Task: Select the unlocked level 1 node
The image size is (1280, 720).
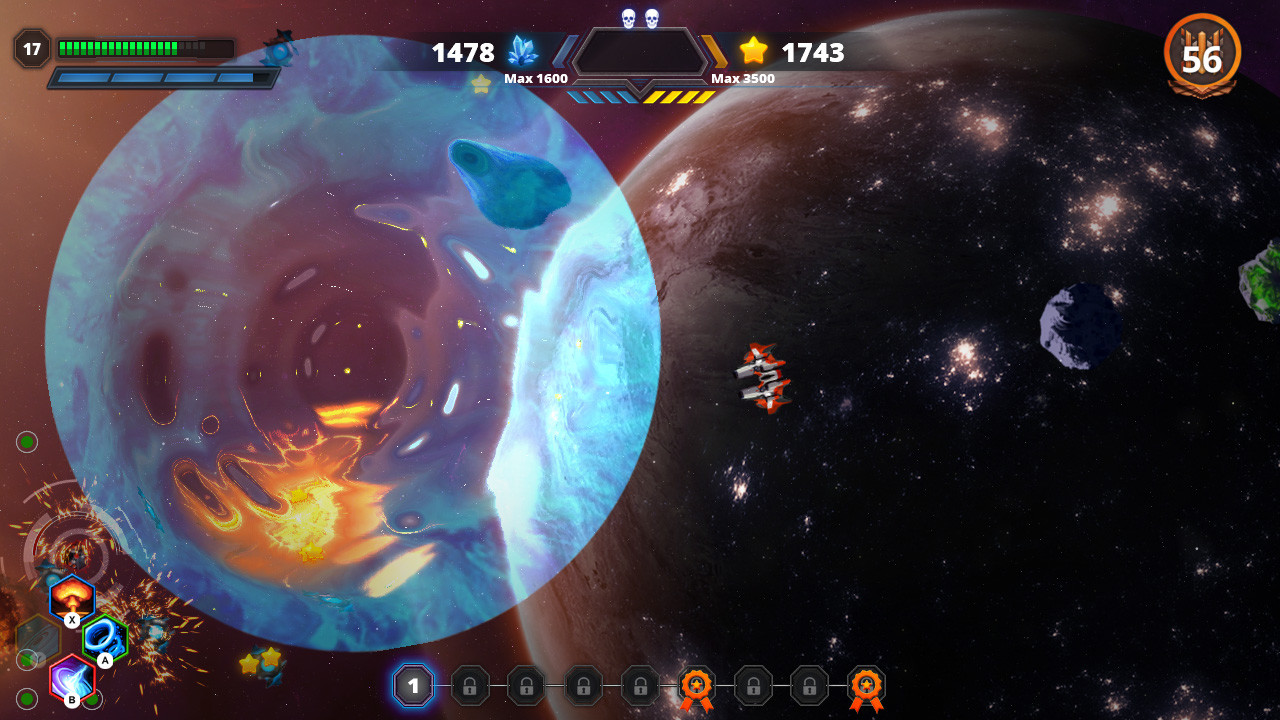Action: [x=413, y=686]
